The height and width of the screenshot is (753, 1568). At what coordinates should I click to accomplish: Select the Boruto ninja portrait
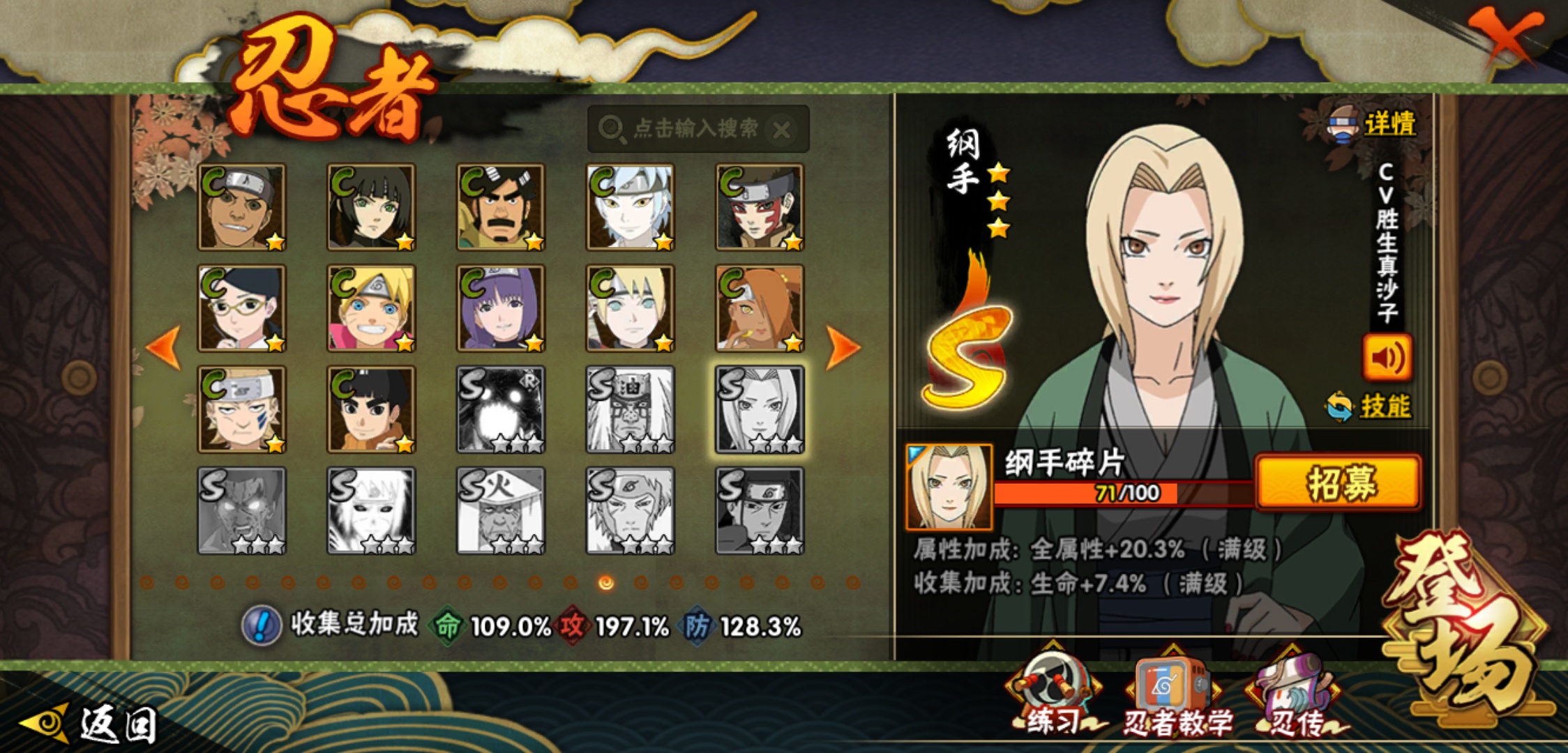pyautogui.click(x=371, y=308)
